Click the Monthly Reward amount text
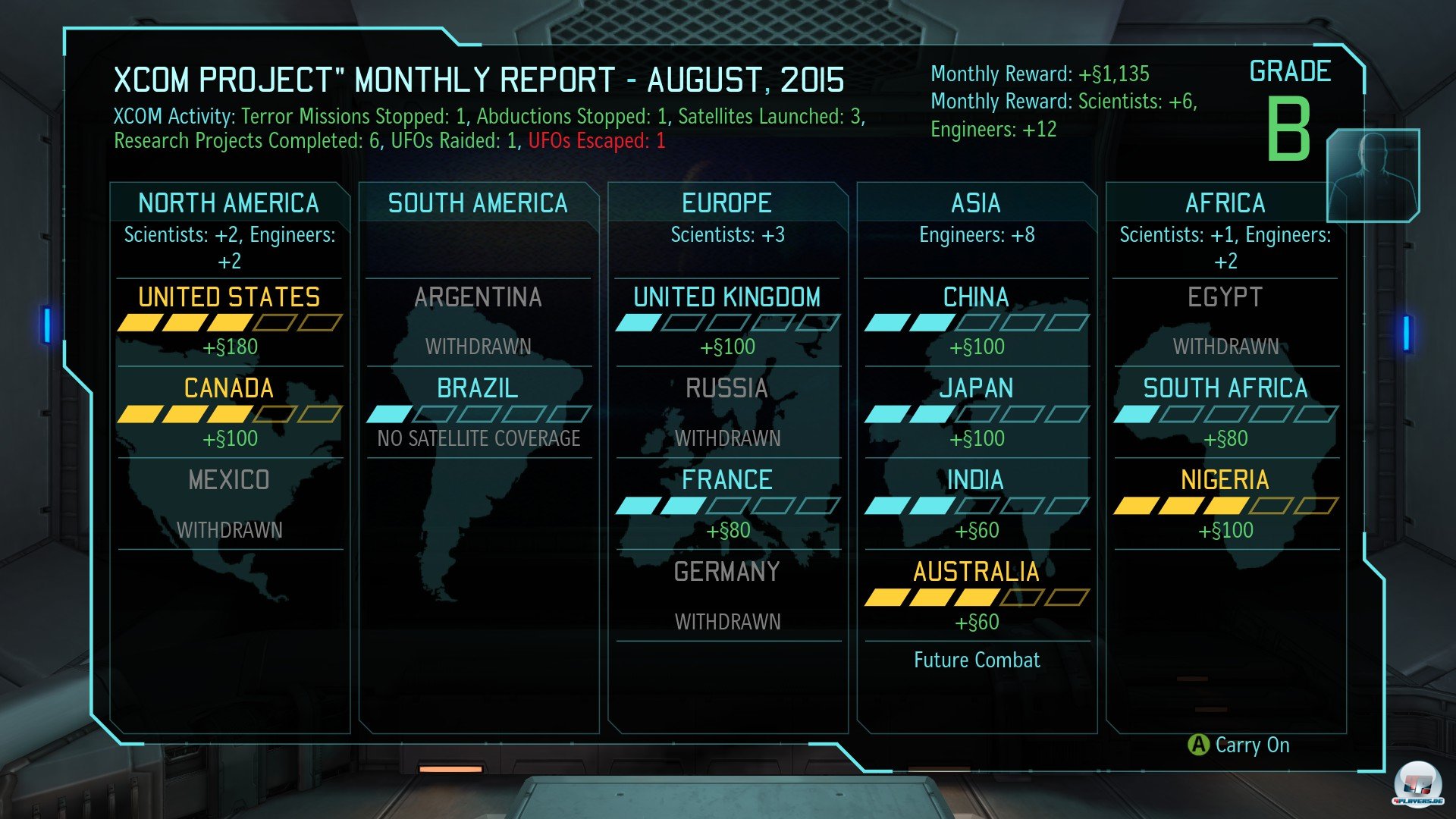 tap(1115, 74)
